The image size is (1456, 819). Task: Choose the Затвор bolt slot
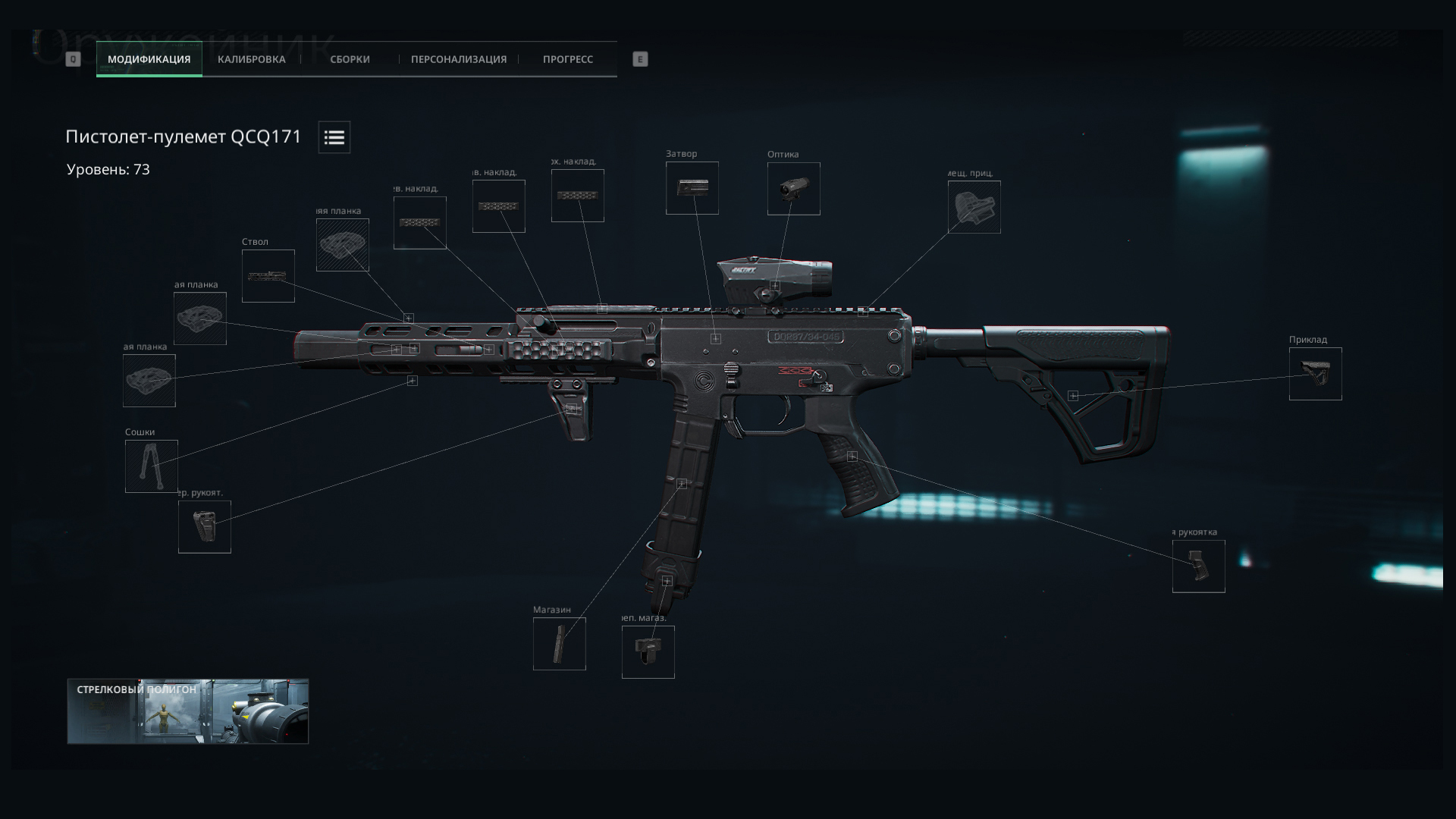coord(692,188)
